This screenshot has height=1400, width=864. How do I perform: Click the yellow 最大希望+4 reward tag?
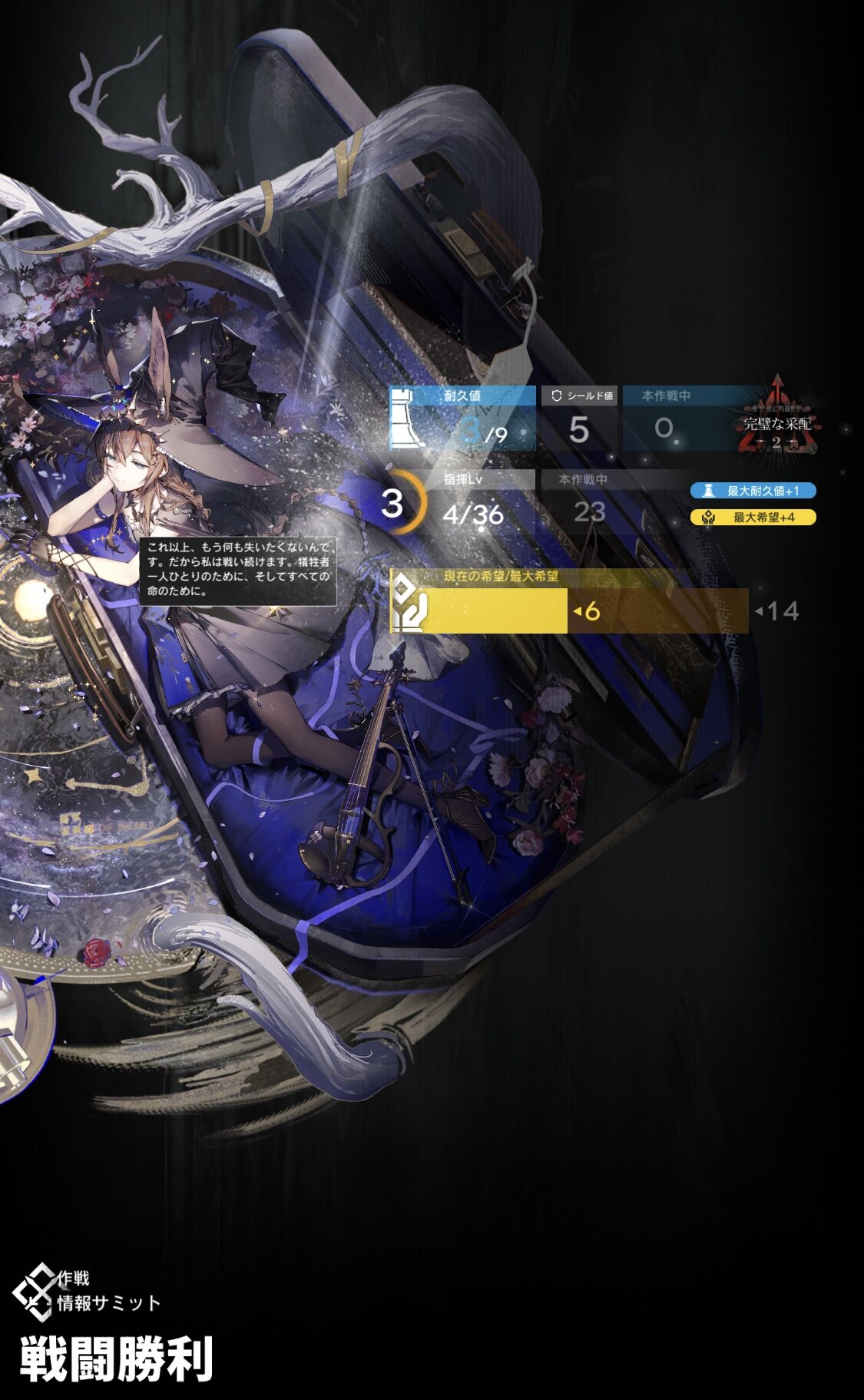click(x=753, y=518)
